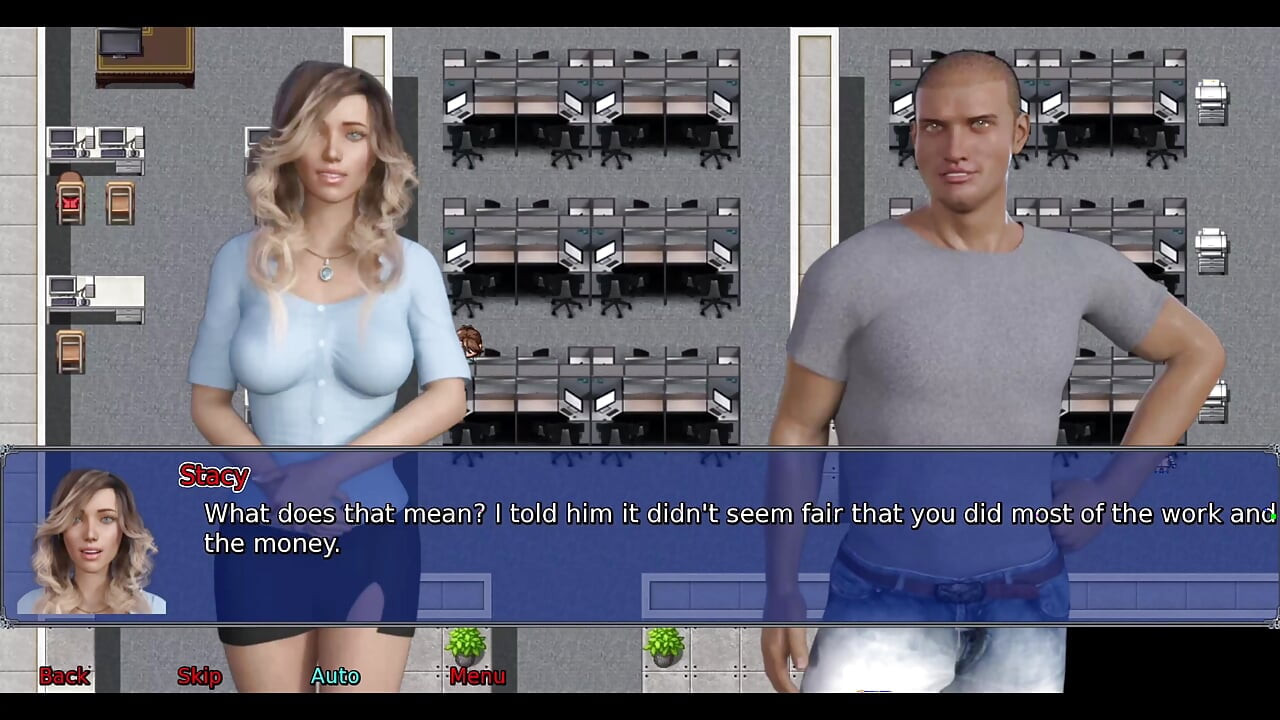Click the Stacy name label
The width and height of the screenshot is (1280, 720).
click(x=213, y=476)
